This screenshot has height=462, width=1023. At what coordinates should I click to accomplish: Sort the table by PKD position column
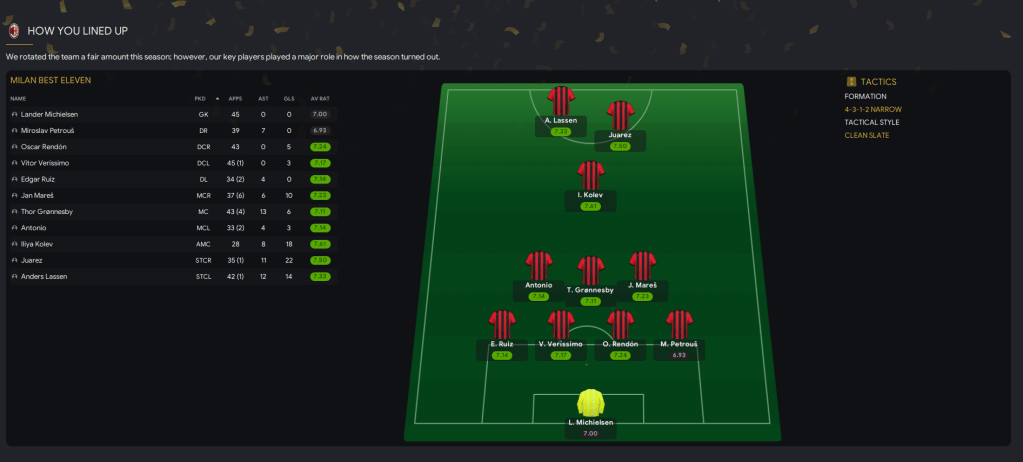[x=199, y=98]
